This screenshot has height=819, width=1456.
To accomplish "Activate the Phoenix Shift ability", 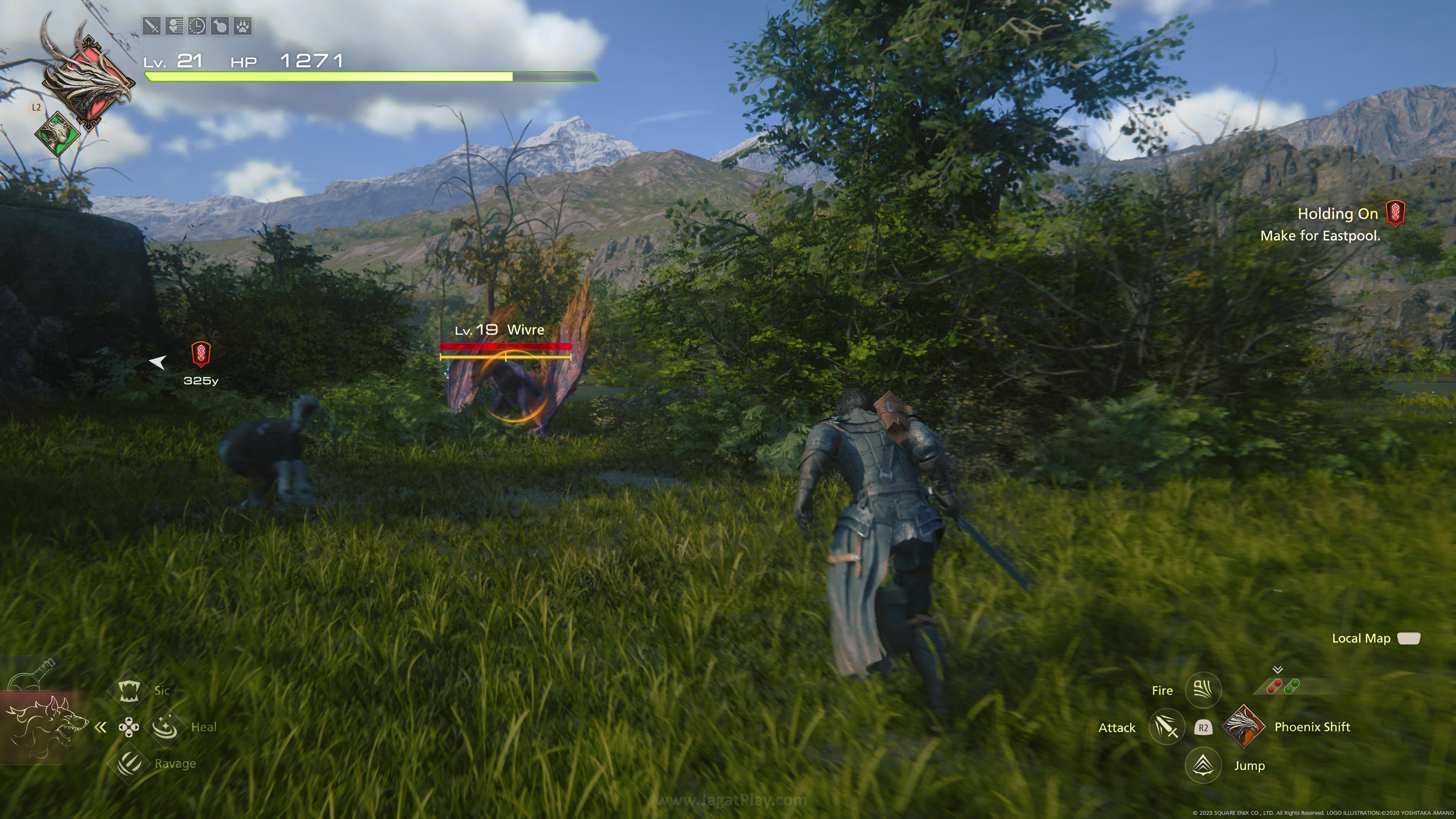I will click(1244, 727).
